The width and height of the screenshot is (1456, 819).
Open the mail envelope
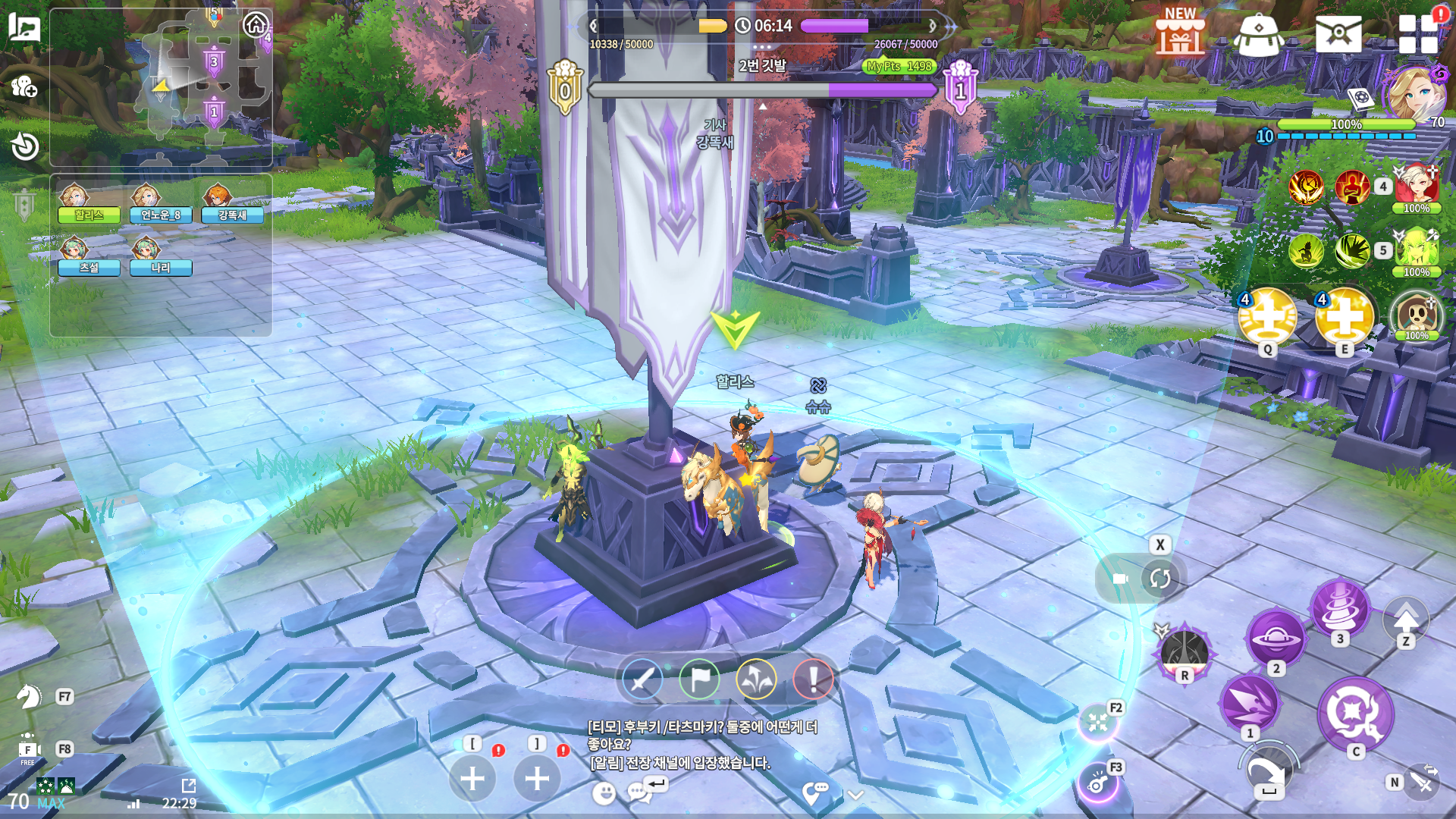click(1338, 34)
